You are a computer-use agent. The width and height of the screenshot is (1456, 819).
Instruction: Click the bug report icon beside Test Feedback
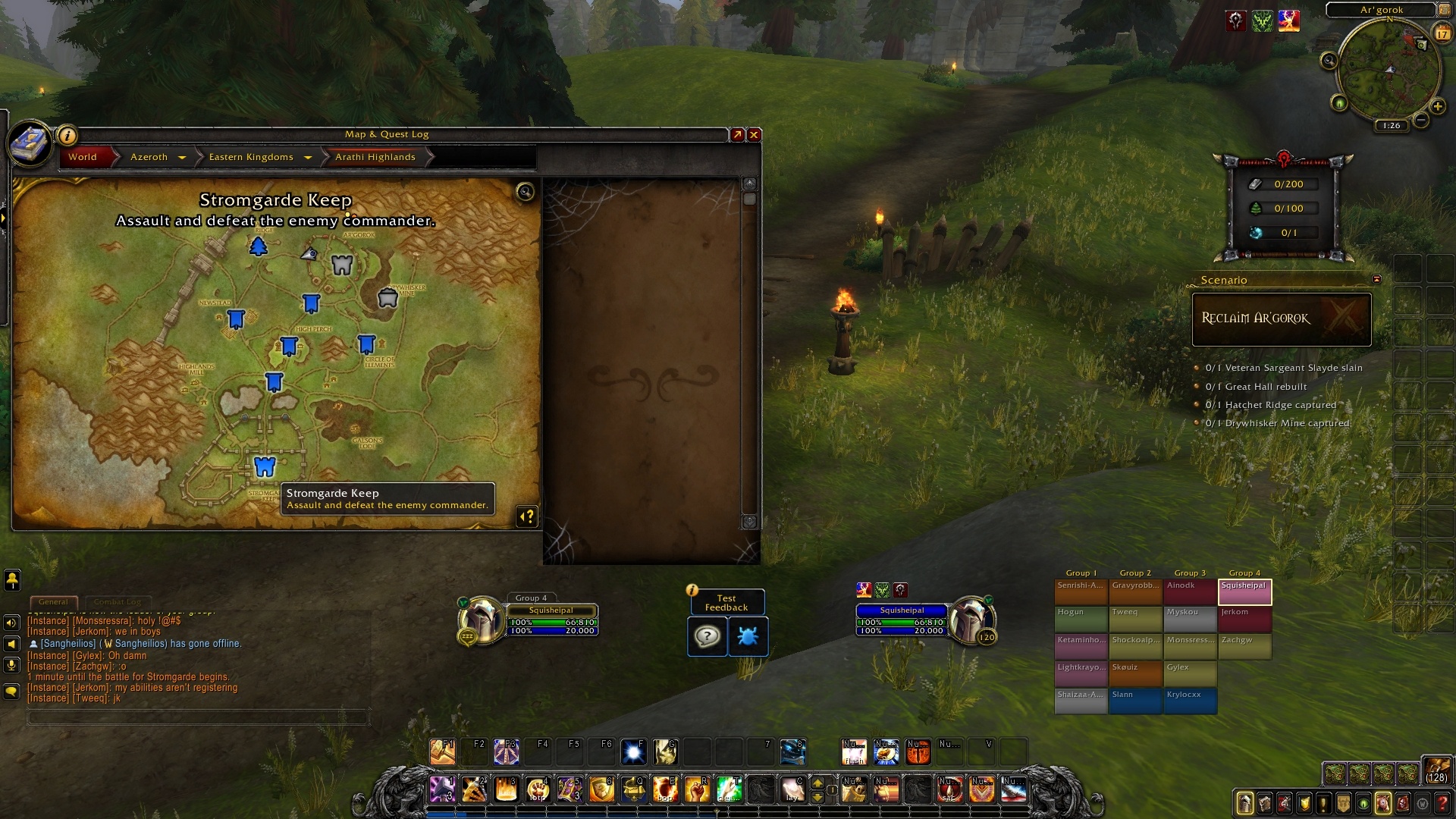(748, 637)
